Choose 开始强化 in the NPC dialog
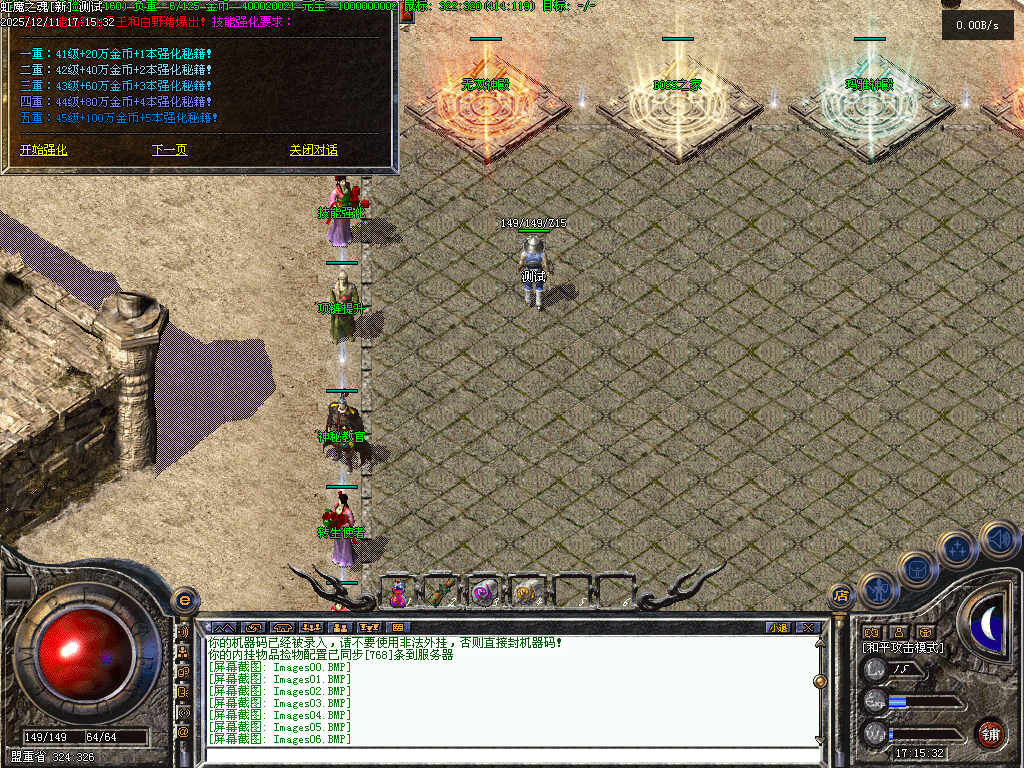This screenshot has height=768, width=1024. [44, 150]
